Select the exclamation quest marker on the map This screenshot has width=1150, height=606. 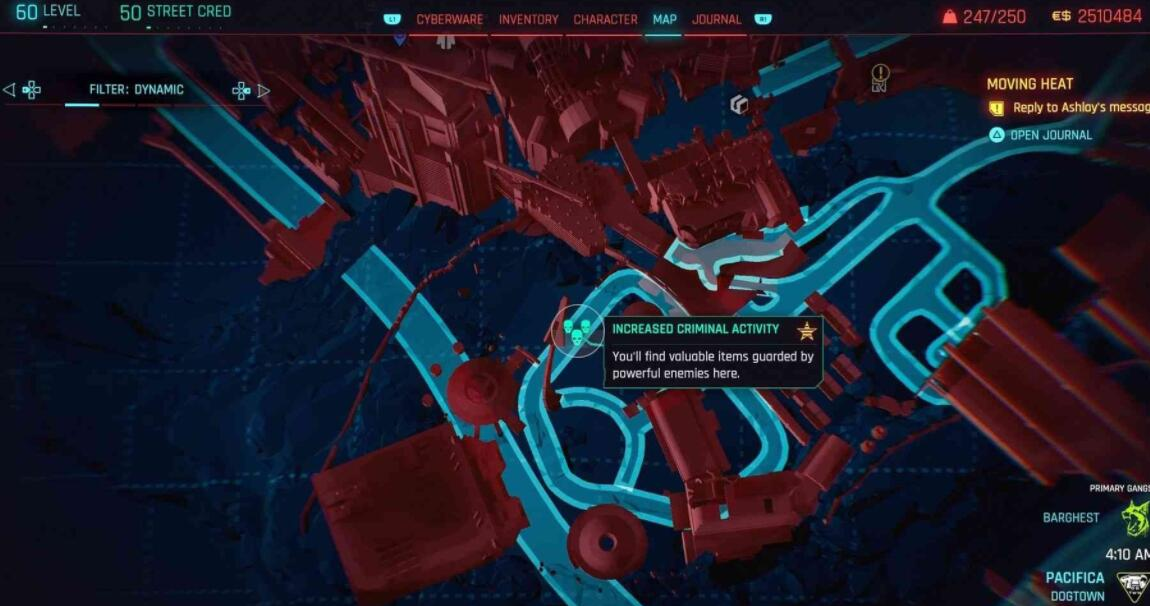point(880,74)
